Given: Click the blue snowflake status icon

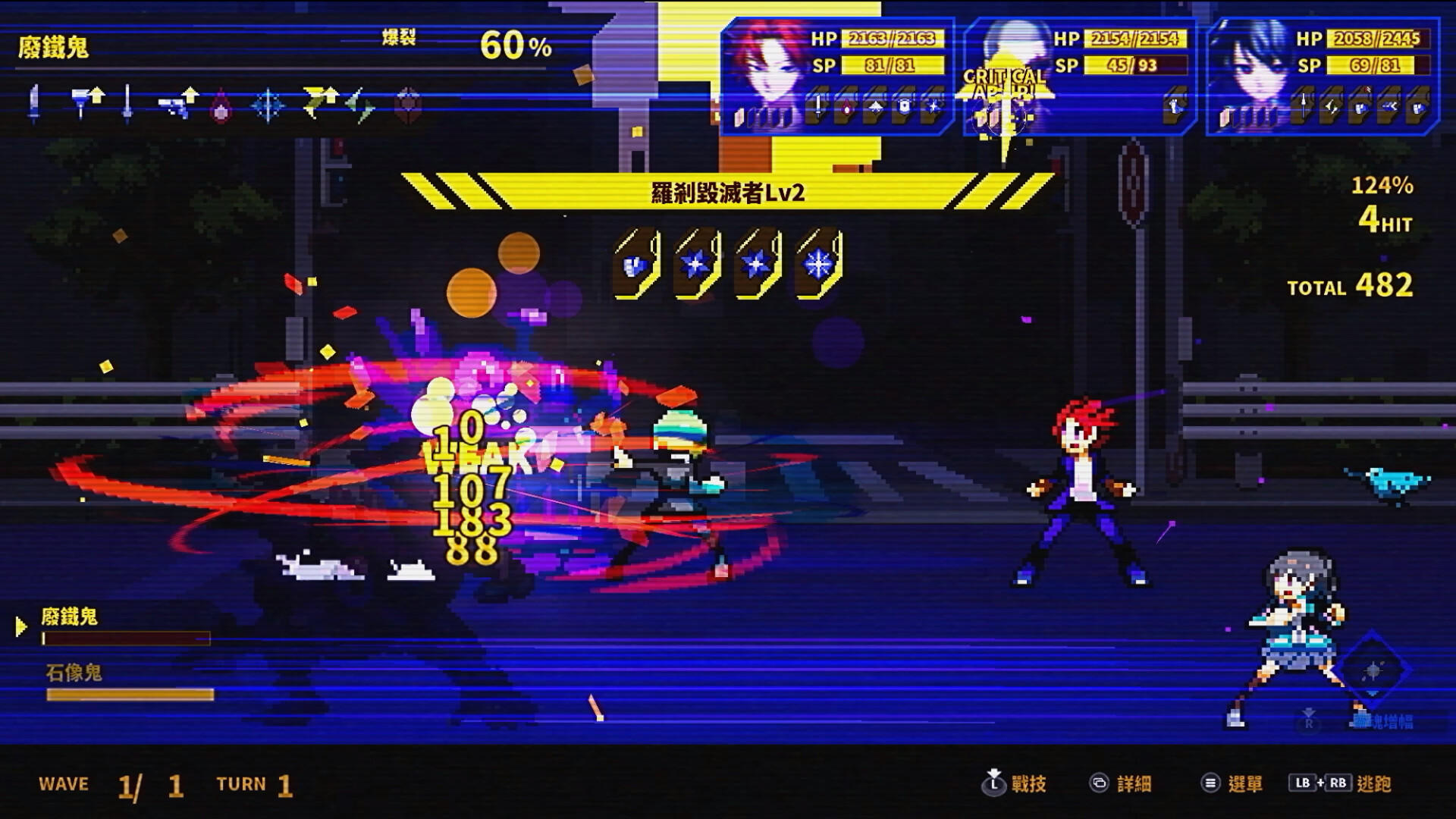Looking at the screenshot, I should 268,102.
